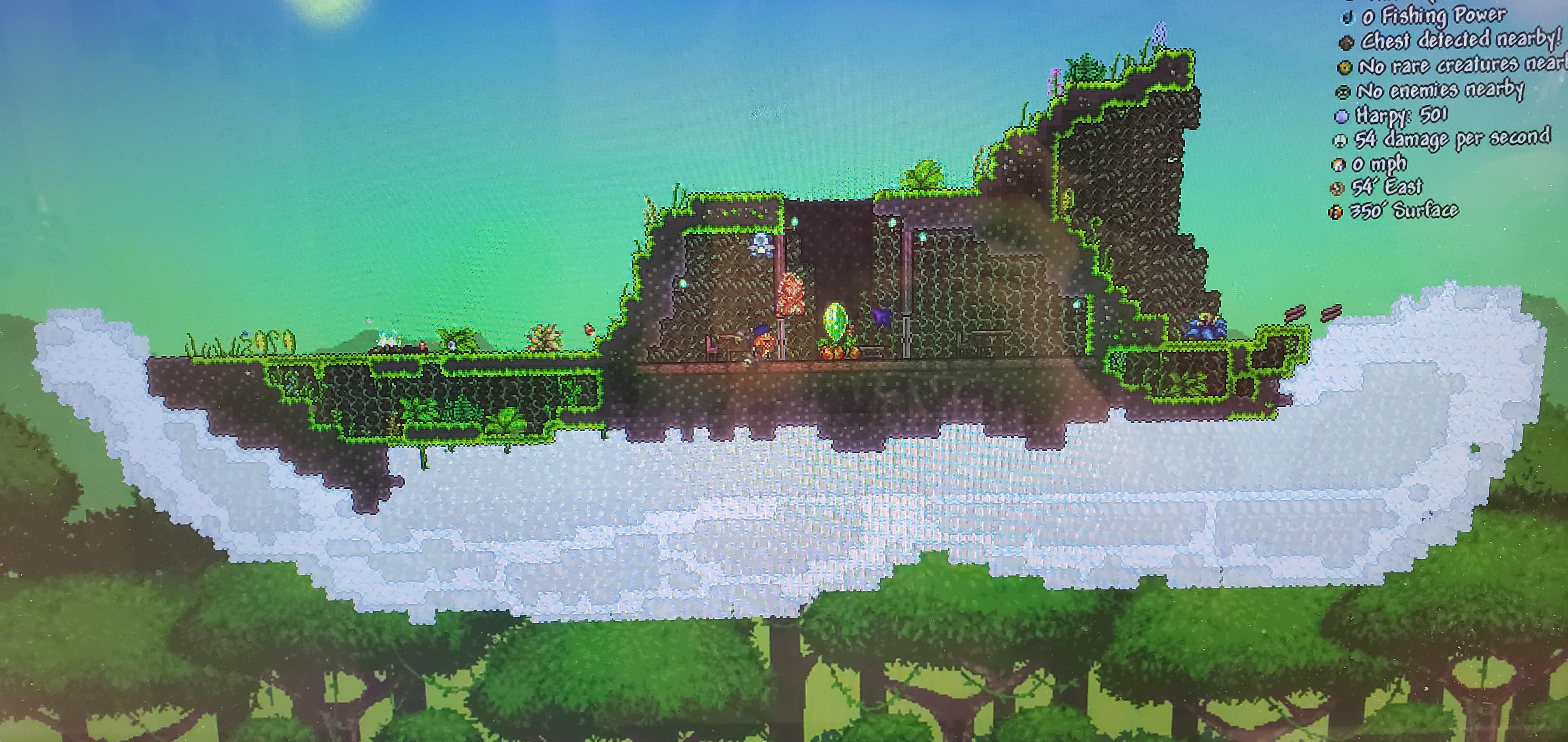Click the Radar icon next to No enemies nearby
The width and height of the screenshot is (1568, 742).
(x=1343, y=91)
